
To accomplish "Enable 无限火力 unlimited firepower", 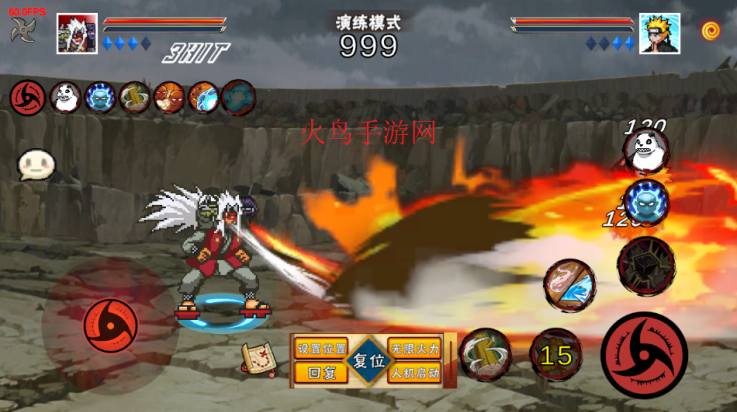I will tap(414, 349).
